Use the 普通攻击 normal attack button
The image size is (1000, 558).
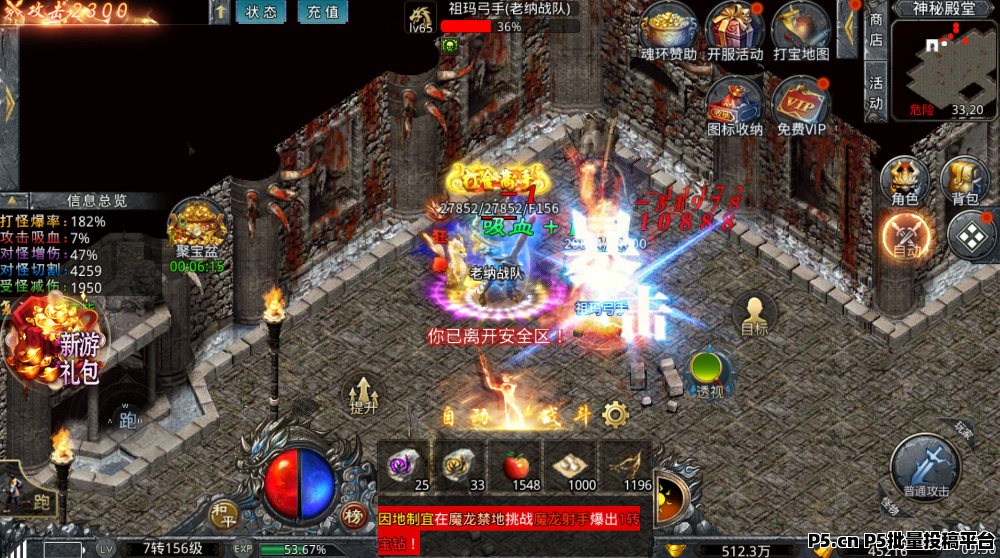pyautogui.click(x=927, y=467)
